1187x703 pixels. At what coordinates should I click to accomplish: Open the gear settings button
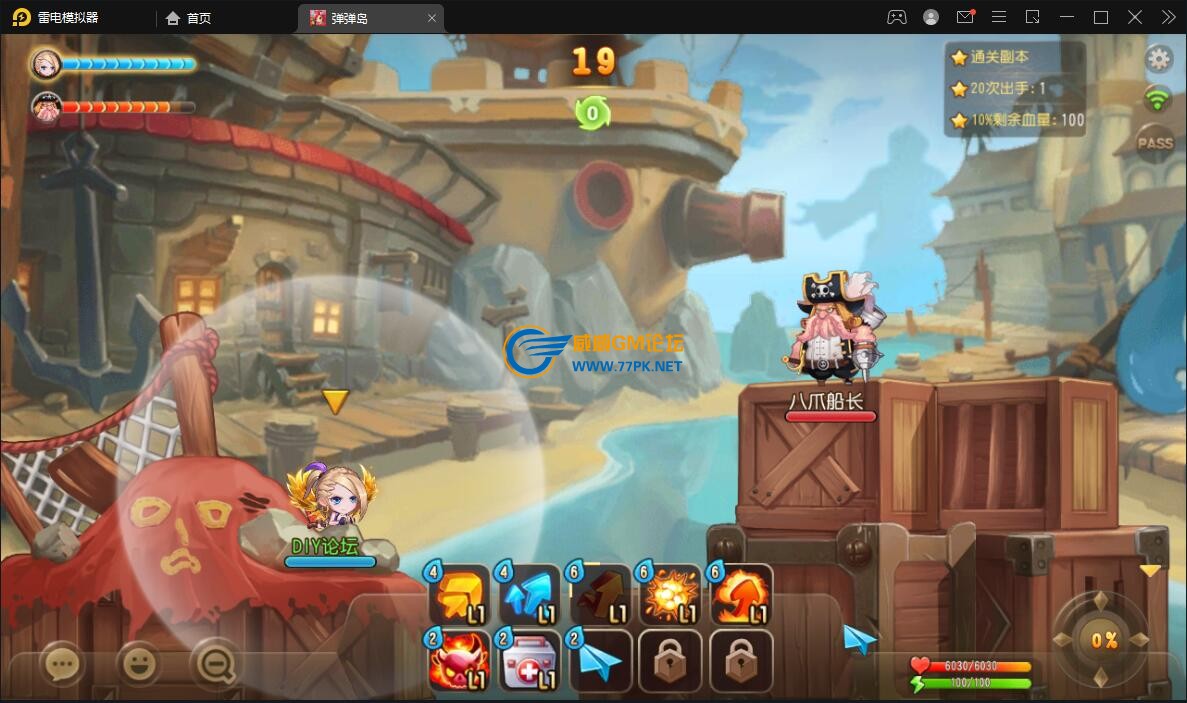[1158, 59]
